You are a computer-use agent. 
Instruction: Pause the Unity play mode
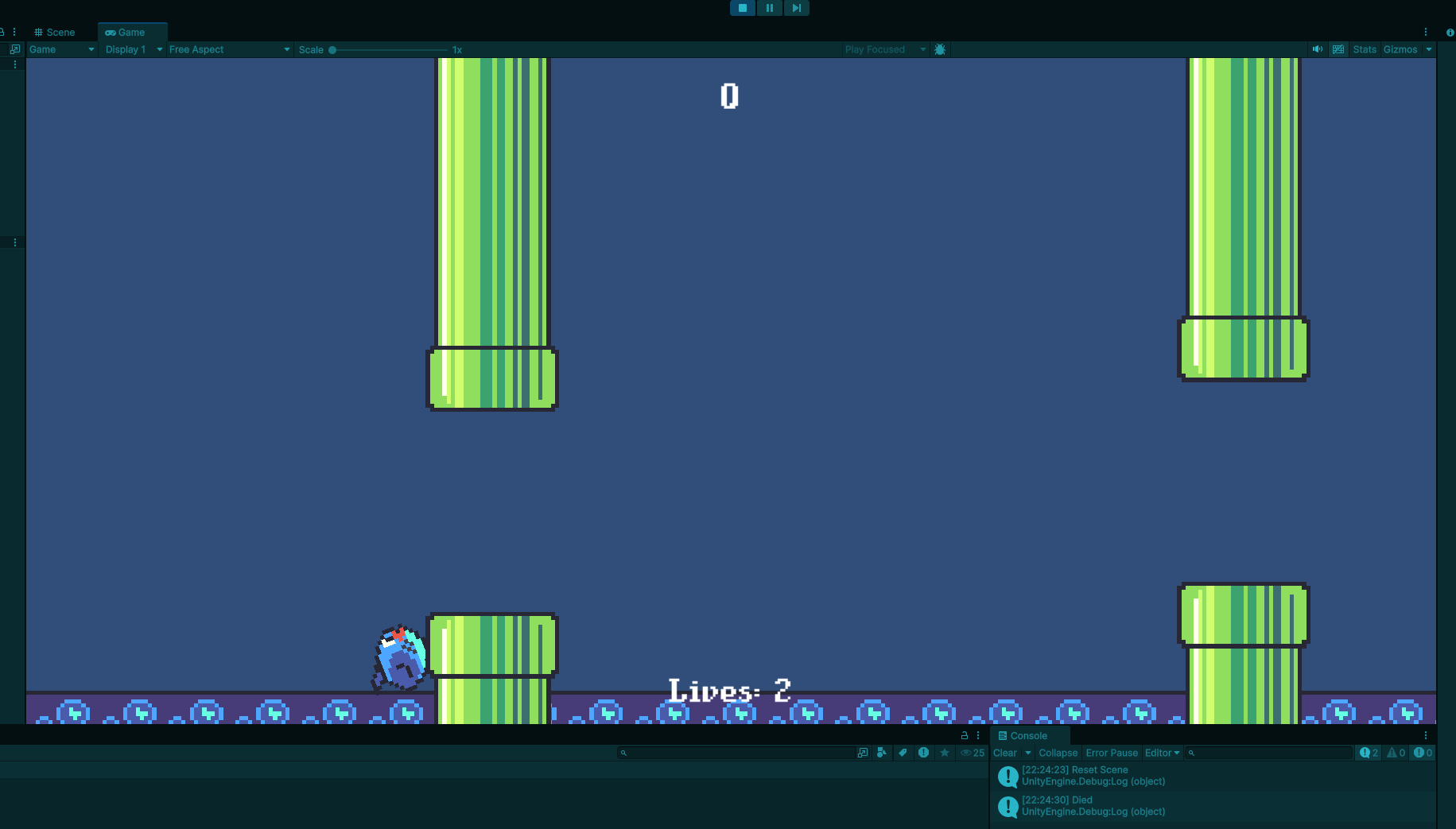(769, 8)
